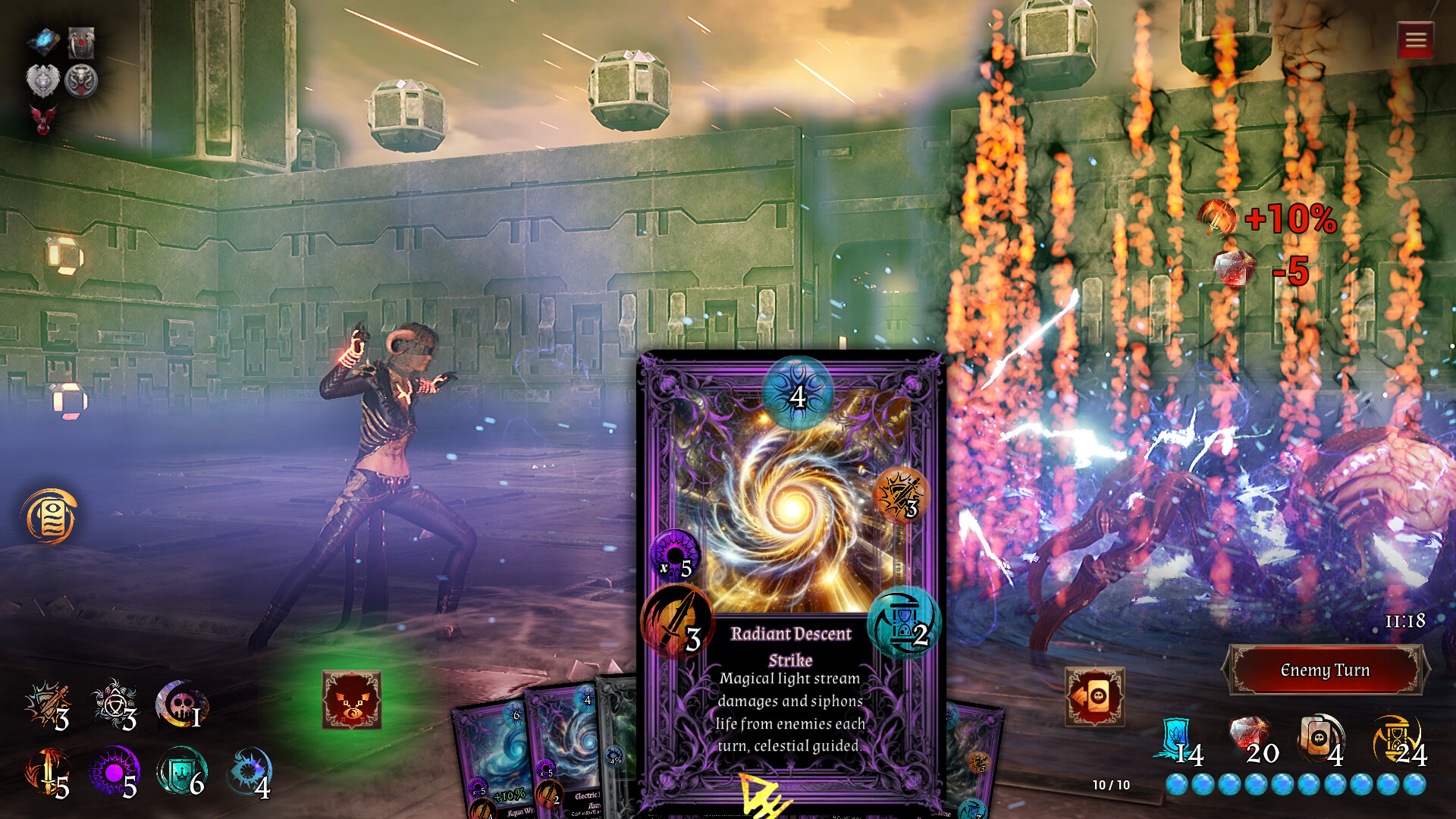1456x819 pixels.
Task: Select the silver winged heart emblem
Action: [42, 81]
